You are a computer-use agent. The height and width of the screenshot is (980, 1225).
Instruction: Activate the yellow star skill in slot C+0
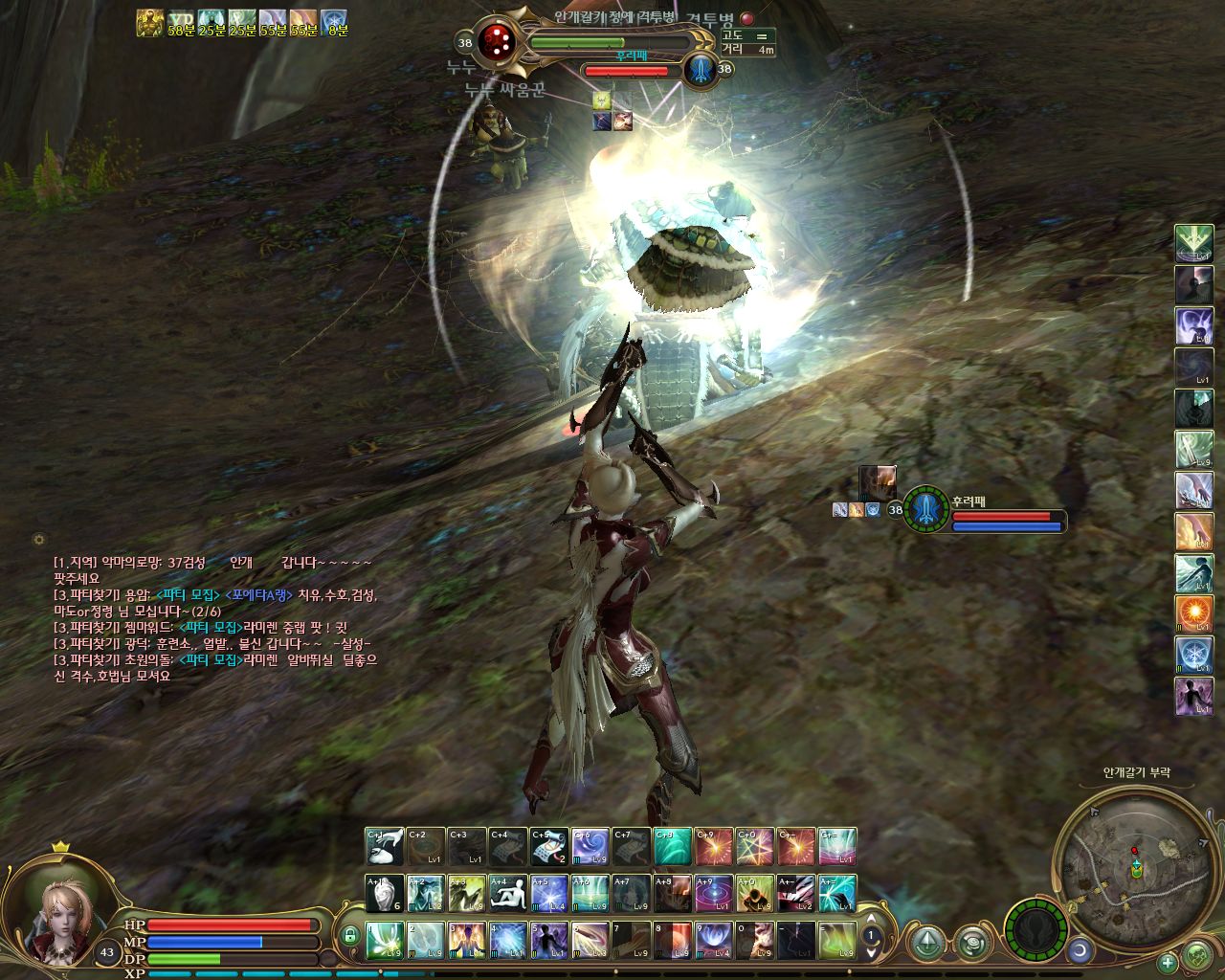coord(754,847)
